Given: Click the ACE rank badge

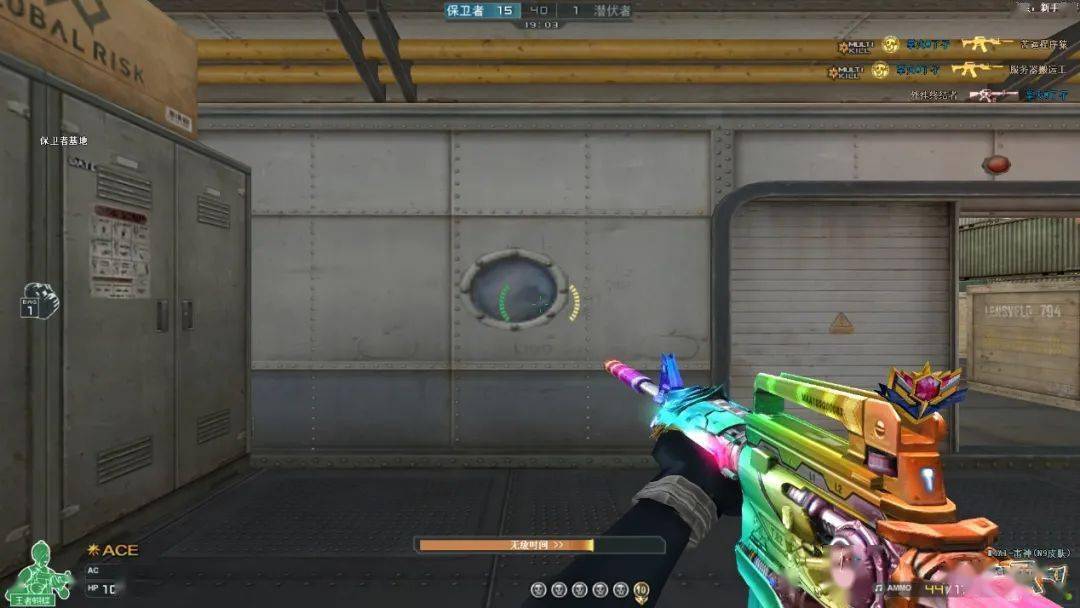Looking at the screenshot, I should click(113, 550).
